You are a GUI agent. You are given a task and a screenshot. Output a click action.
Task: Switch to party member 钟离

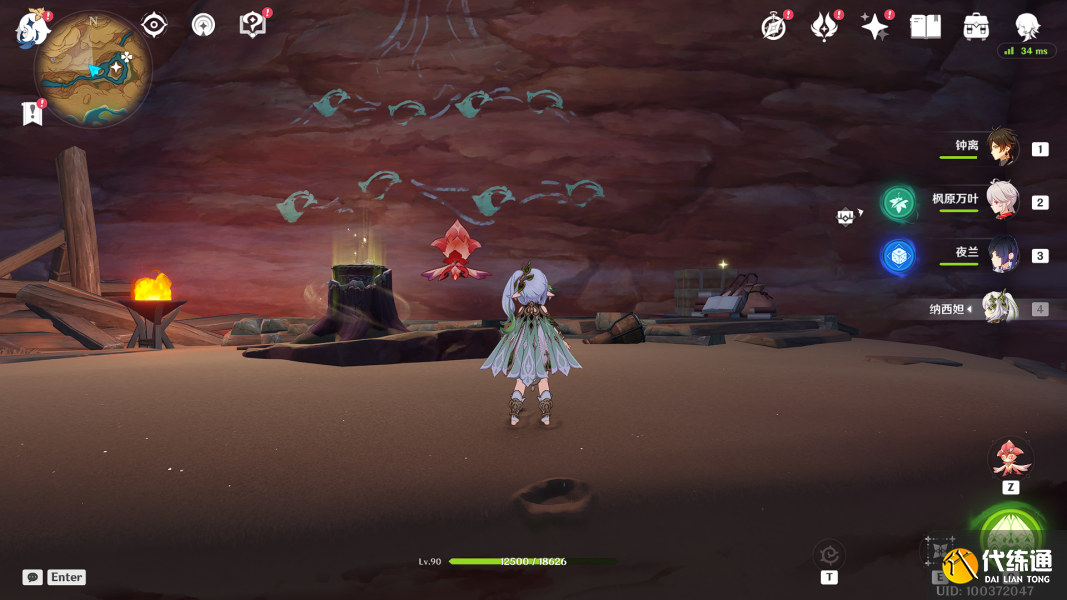click(1003, 148)
